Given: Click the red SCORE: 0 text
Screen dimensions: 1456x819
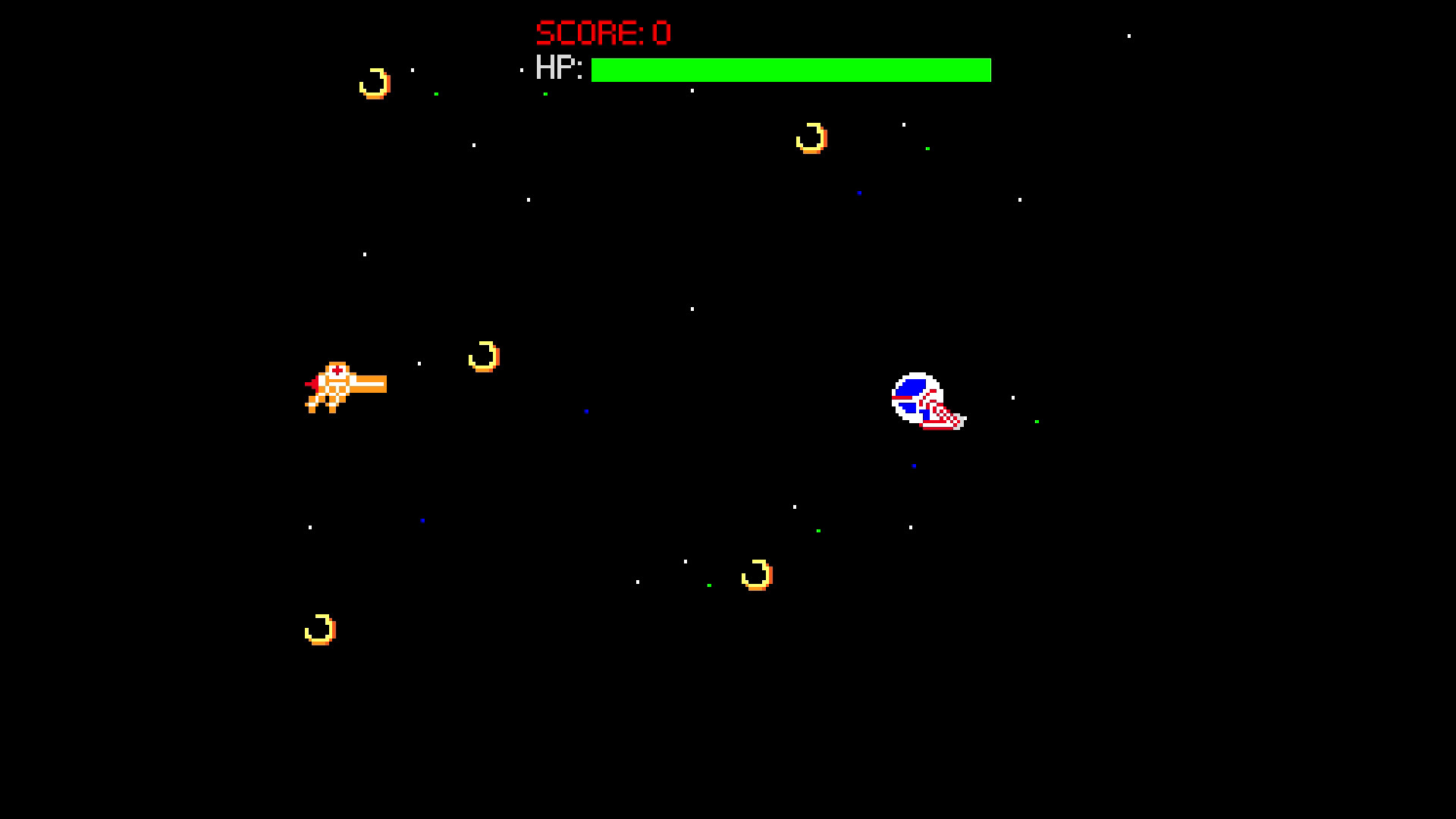Looking at the screenshot, I should coord(603,32).
